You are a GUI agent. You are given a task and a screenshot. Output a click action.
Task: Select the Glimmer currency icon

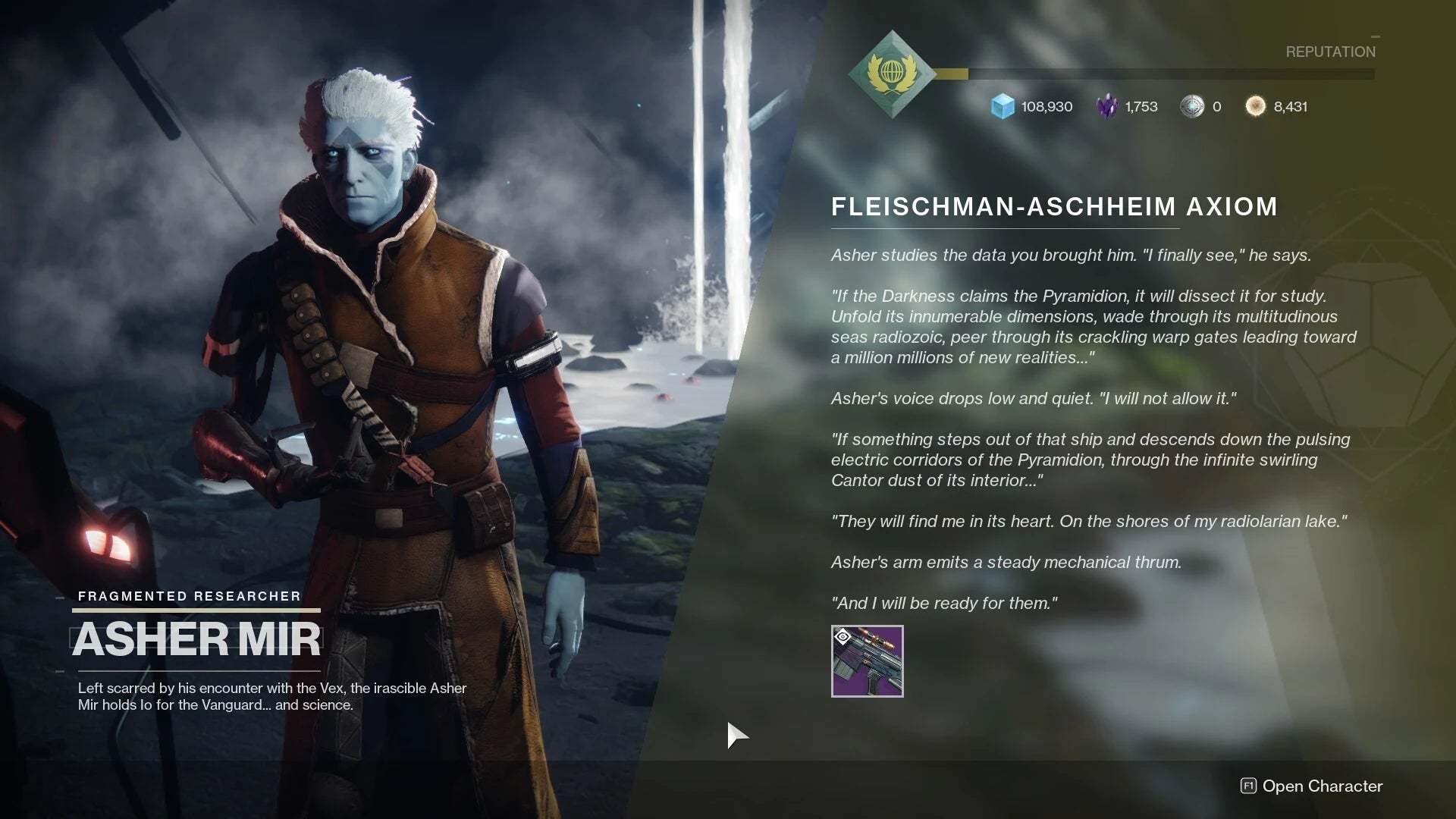tap(1000, 106)
